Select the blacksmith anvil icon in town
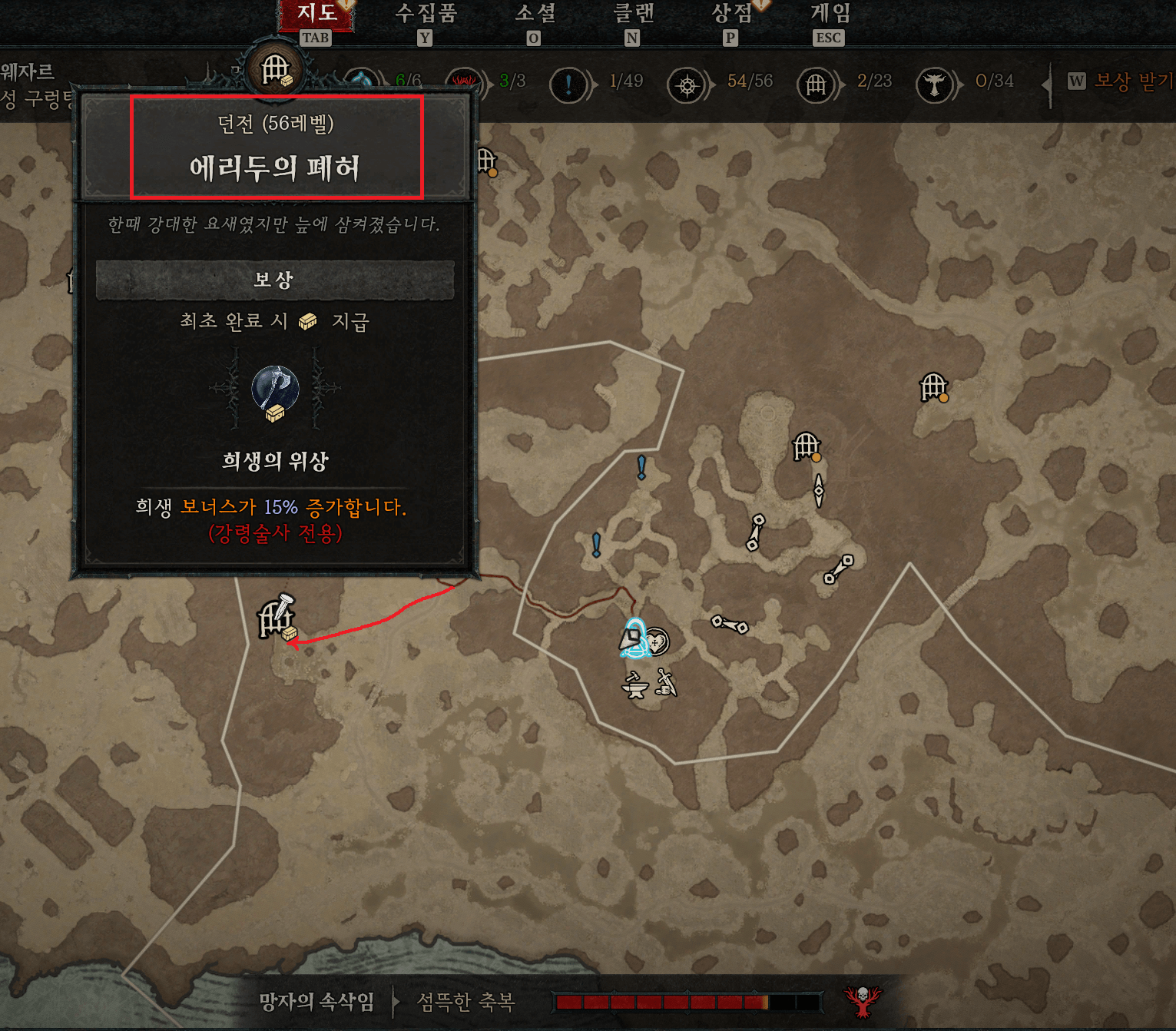Image resolution: width=1176 pixels, height=1031 pixels. pos(634,686)
